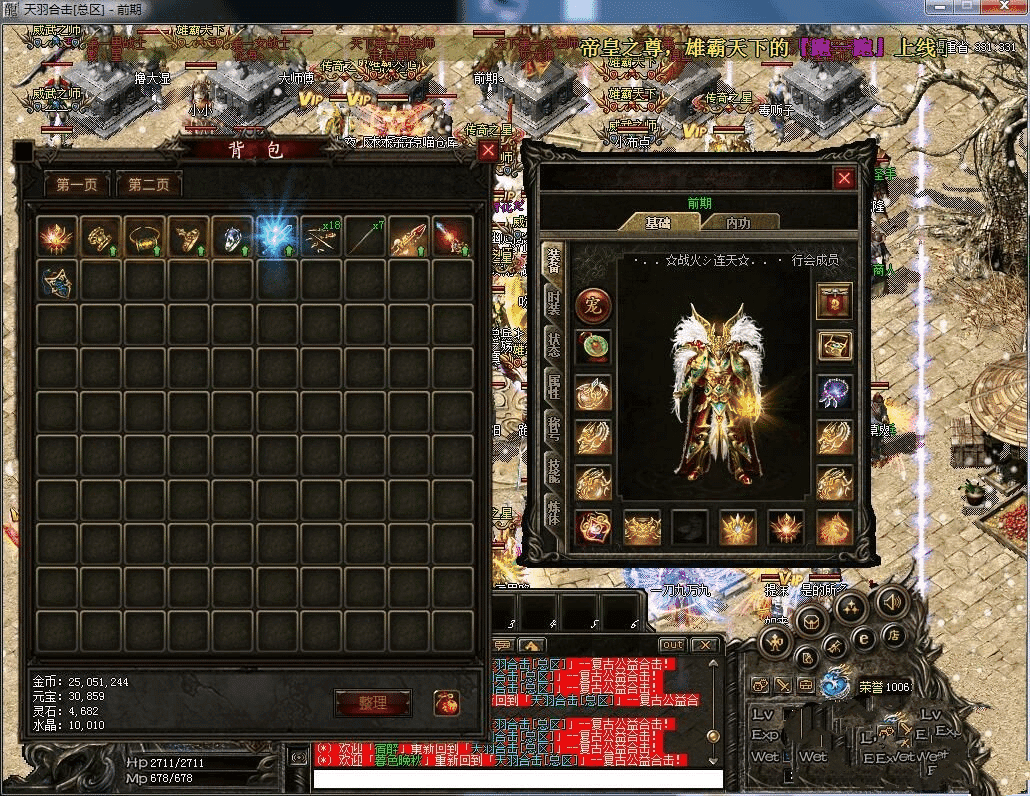Click the chat panel's out button
Screen dimensions: 1030x796
tap(673, 645)
